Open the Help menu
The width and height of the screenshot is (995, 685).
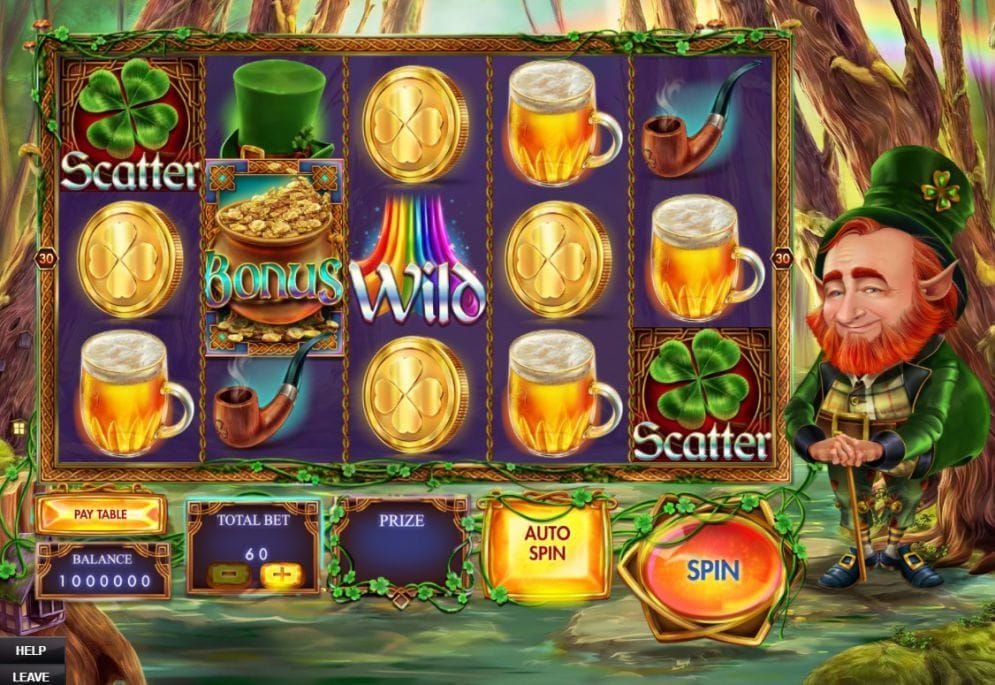tap(29, 650)
